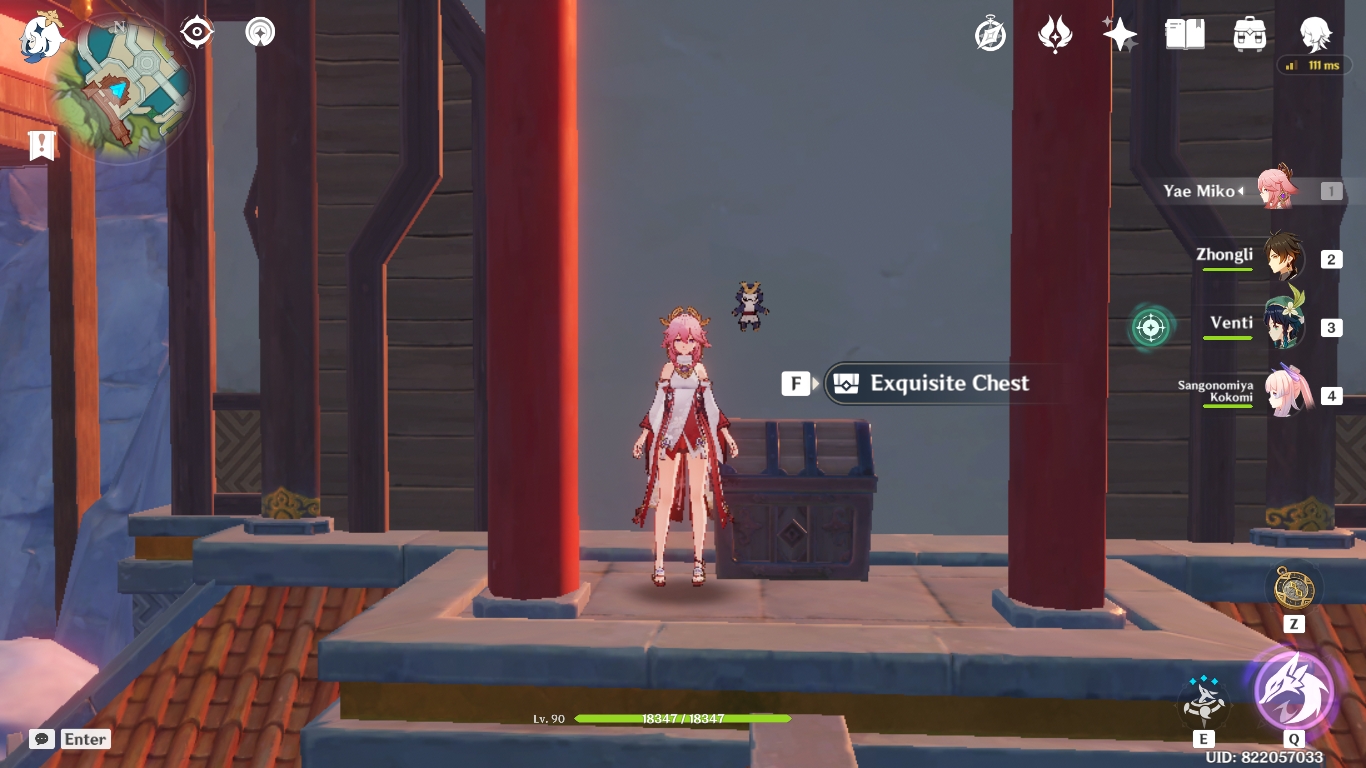This screenshot has height=768, width=1366.
Task: Open the Events star icon
Action: tap(1118, 34)
